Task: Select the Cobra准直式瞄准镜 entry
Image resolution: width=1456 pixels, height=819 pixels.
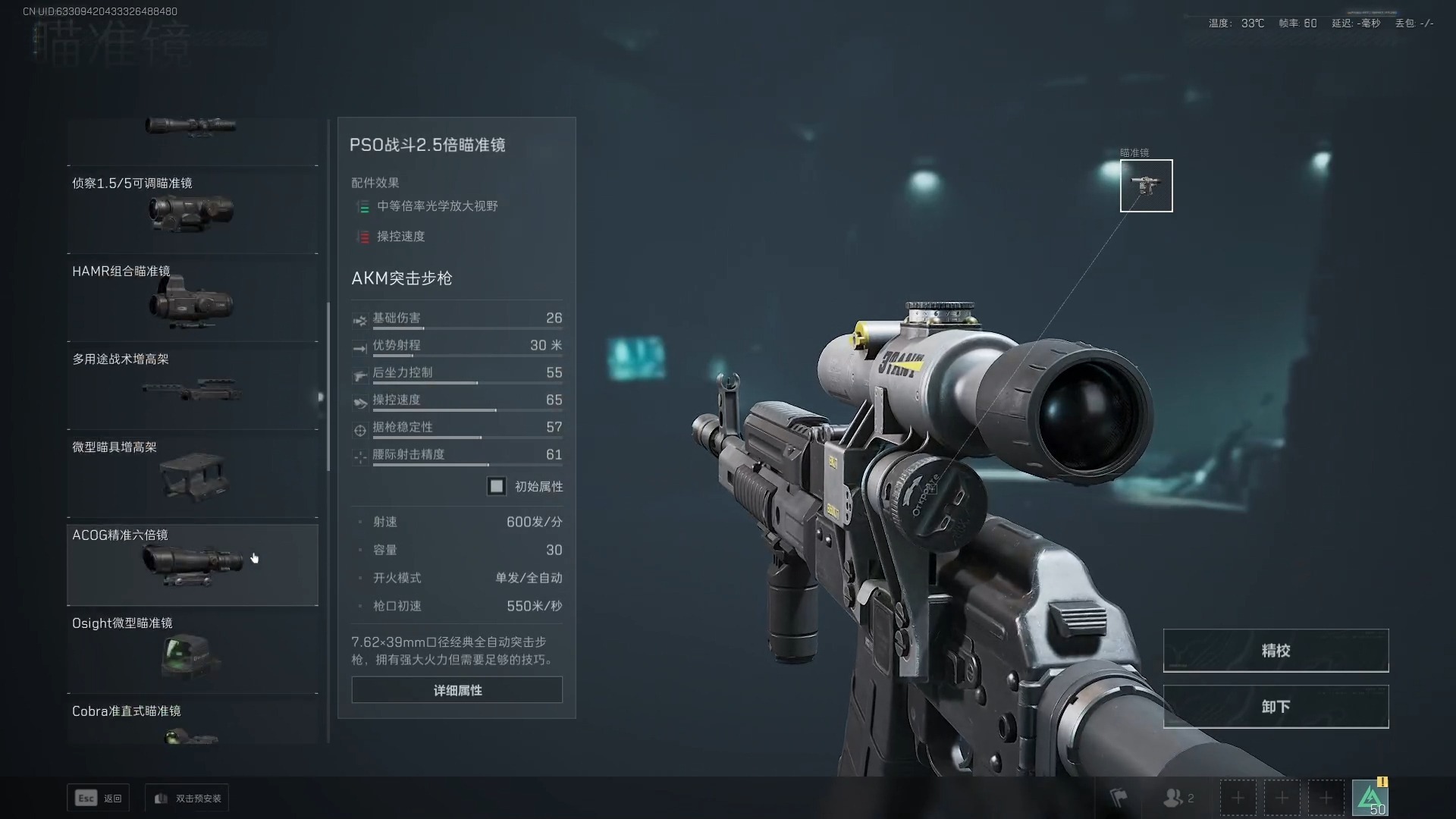Action: pos(192,720)
